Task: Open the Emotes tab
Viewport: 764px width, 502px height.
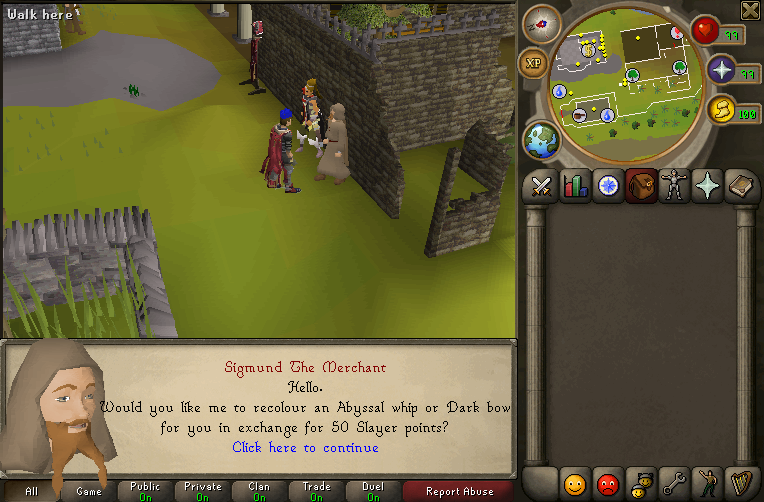Action: coord(707,484)
